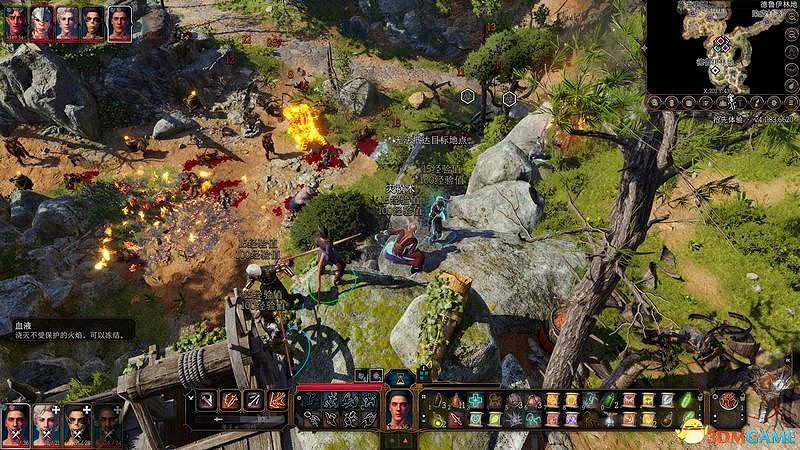Select the first party member portrait, bottom-left

tap(15, 423)
